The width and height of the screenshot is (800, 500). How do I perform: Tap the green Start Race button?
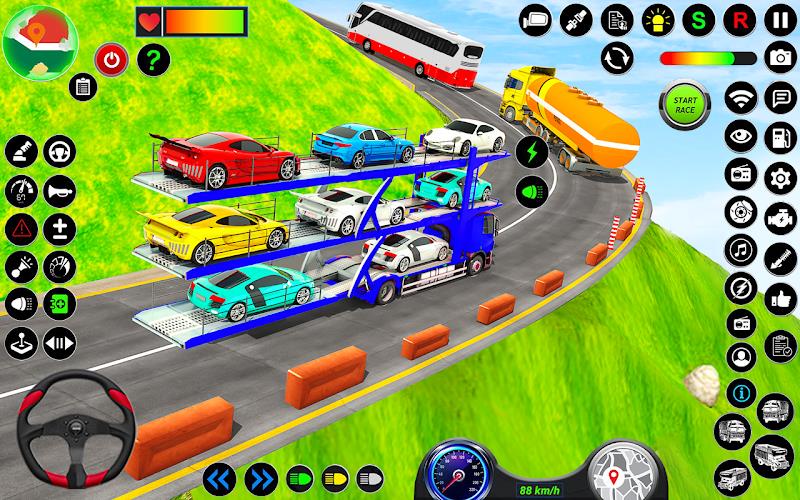pos(684,103)
